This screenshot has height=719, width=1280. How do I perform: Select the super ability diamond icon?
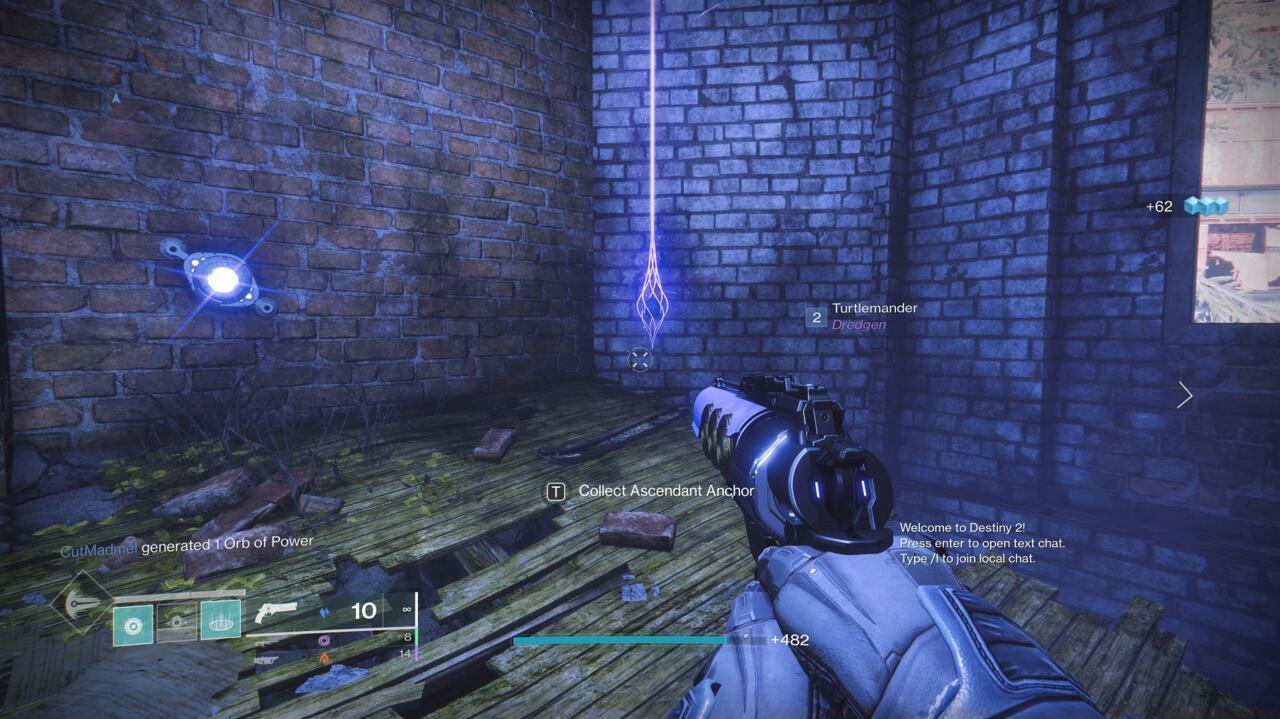[82, 602]
